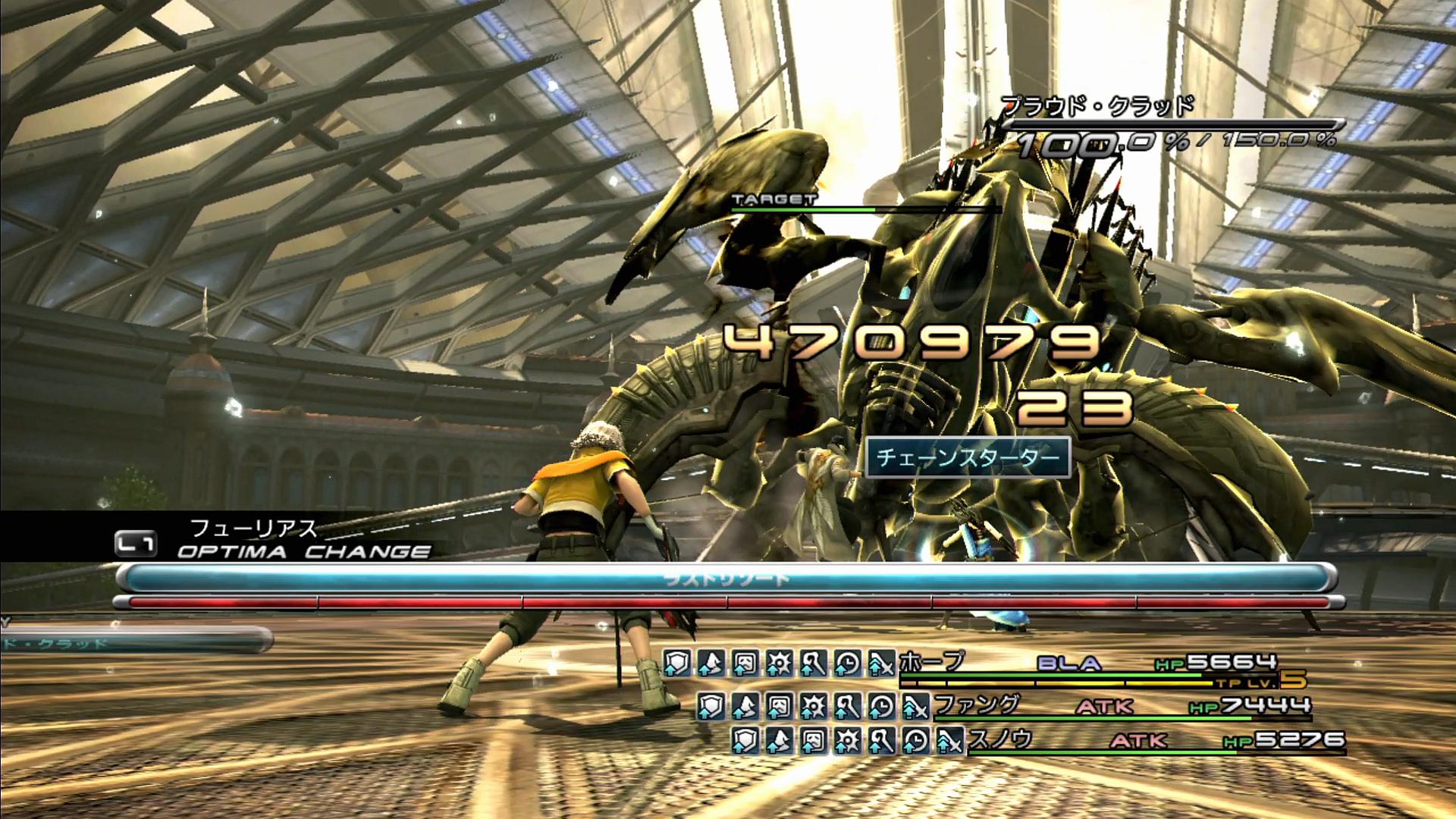Click Hope's shield Protect buff icon
This screenshot has width=1456, height=819.
pos(676,664)
